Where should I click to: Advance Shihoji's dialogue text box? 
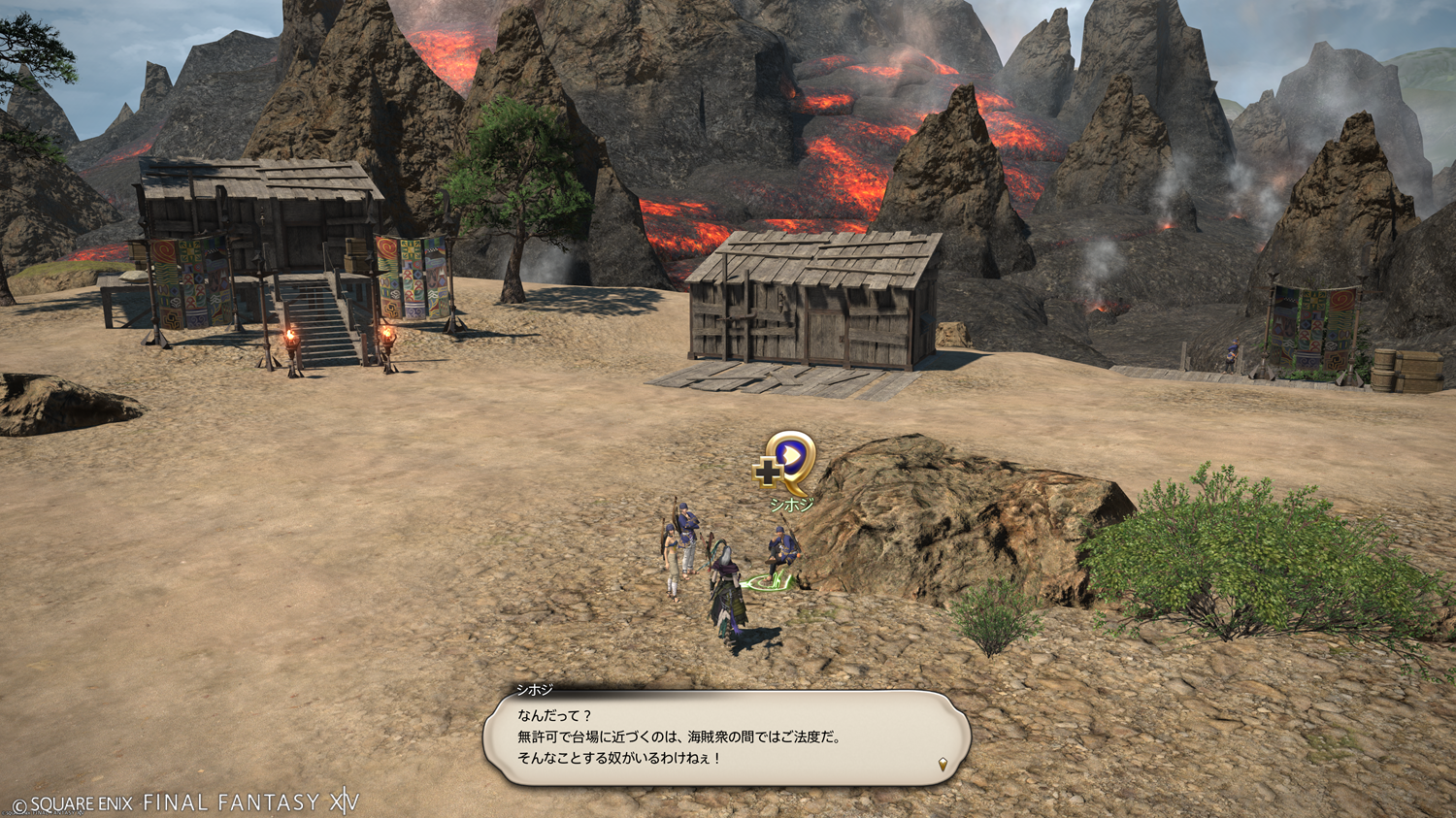point(726,737)
